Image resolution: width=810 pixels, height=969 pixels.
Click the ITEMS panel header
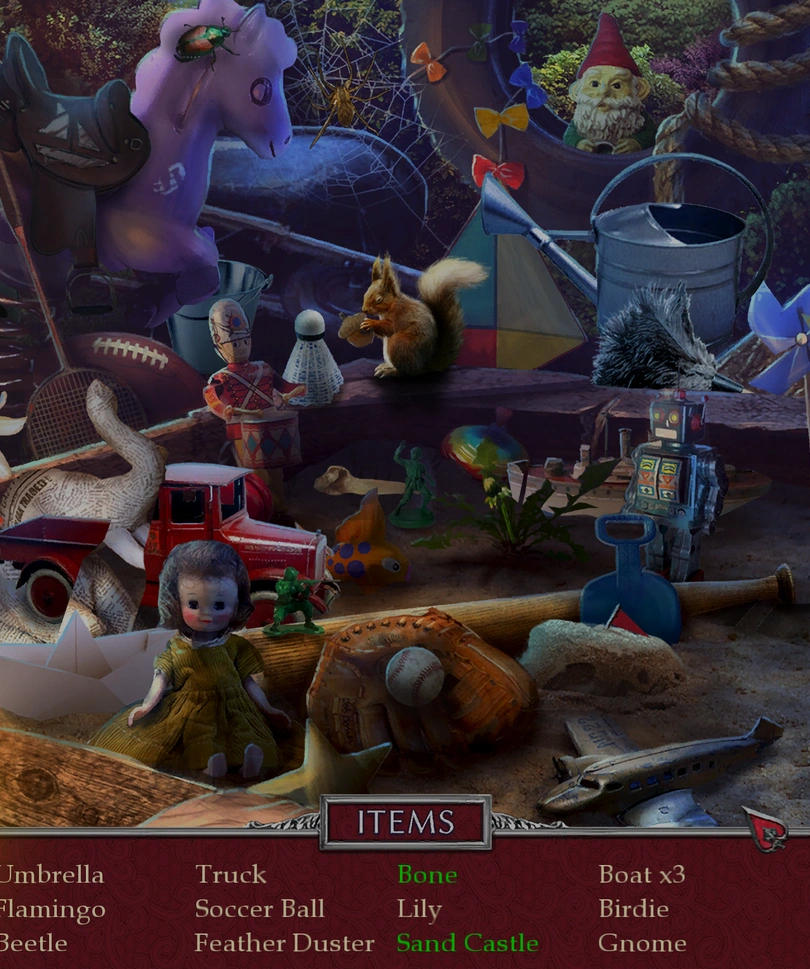(x=405, y=822)
